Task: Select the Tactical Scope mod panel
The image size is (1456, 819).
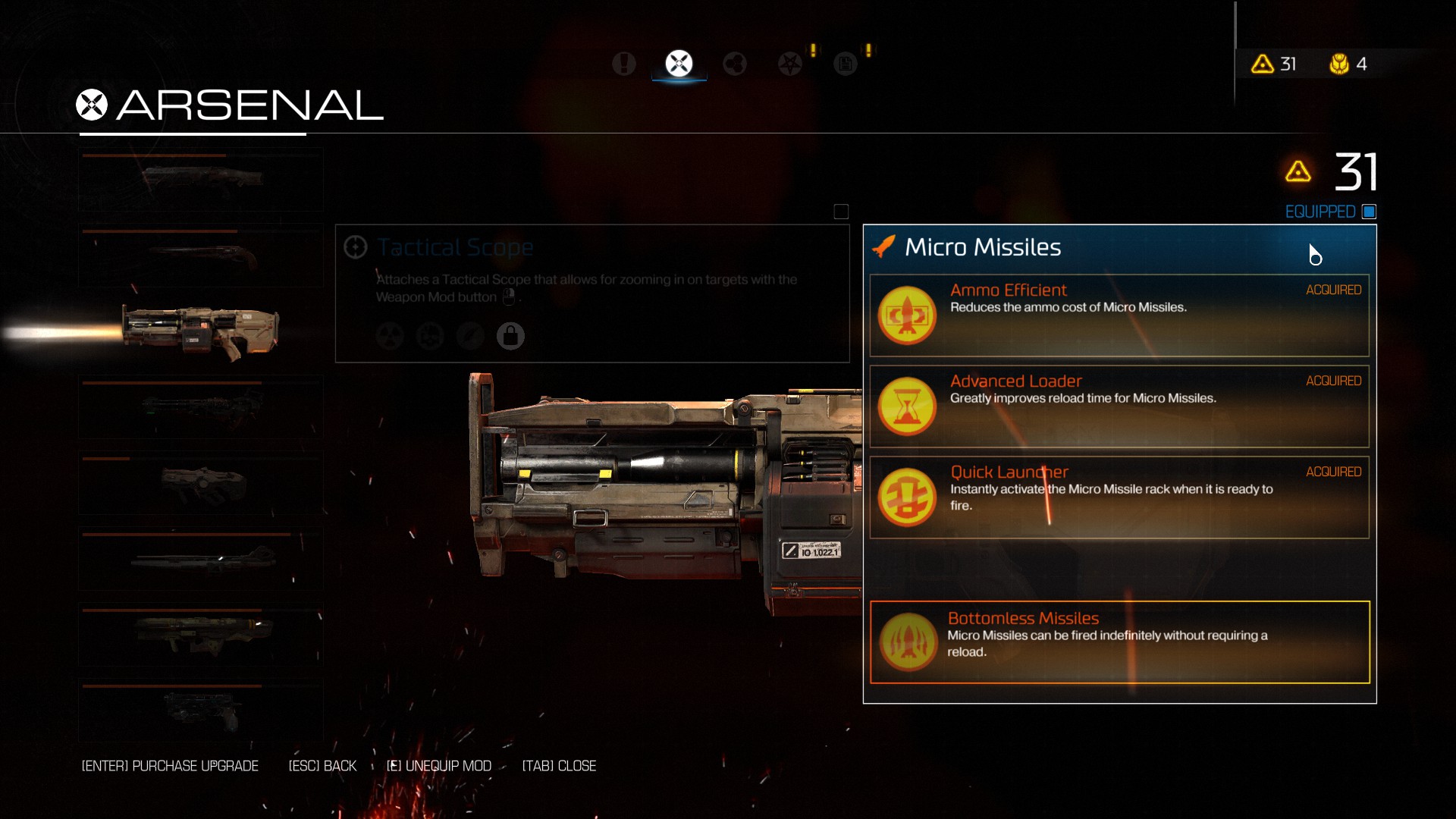Action: (591, 293)
